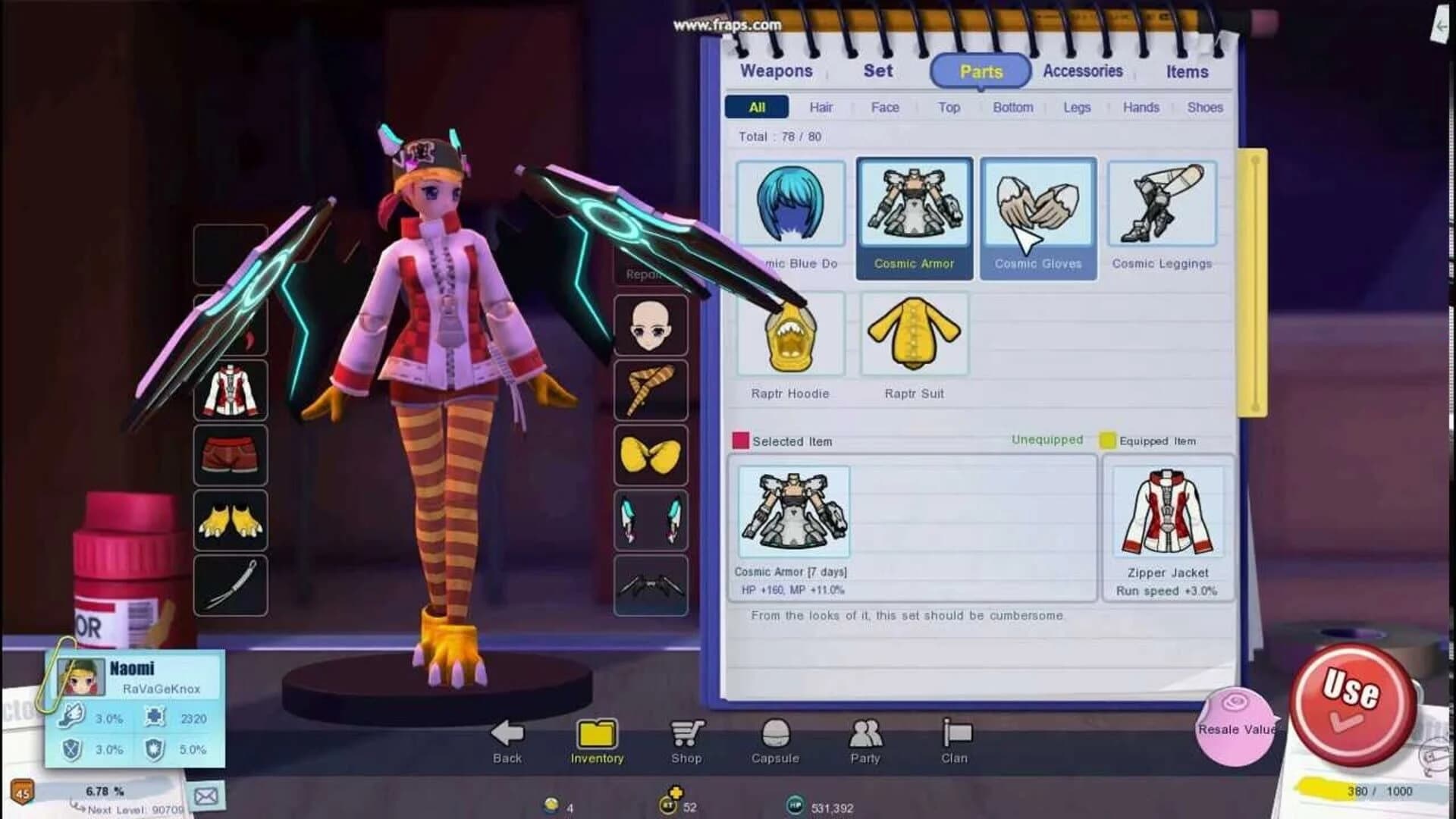This screenshot has height=819, width=1456.
Task: Open the Hair filter tab
Action: tap(820, 108)
